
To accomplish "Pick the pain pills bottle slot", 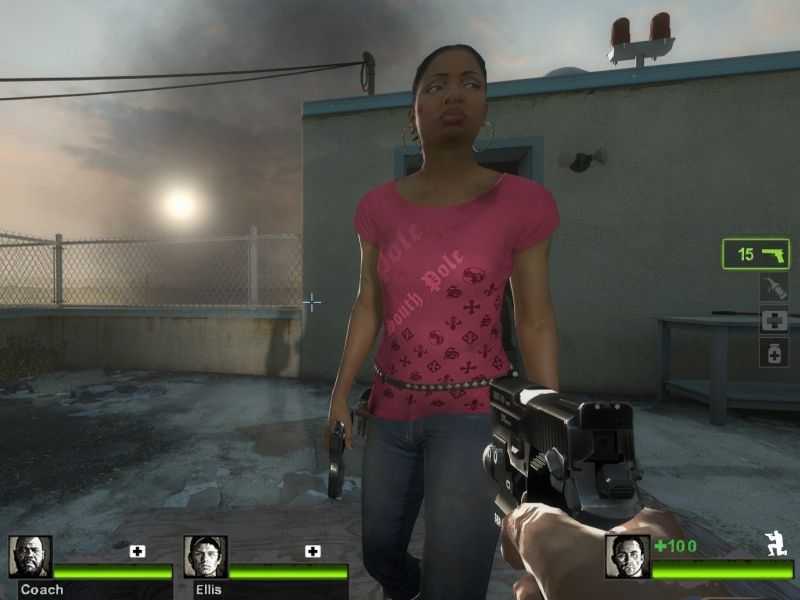I will 774,352.
